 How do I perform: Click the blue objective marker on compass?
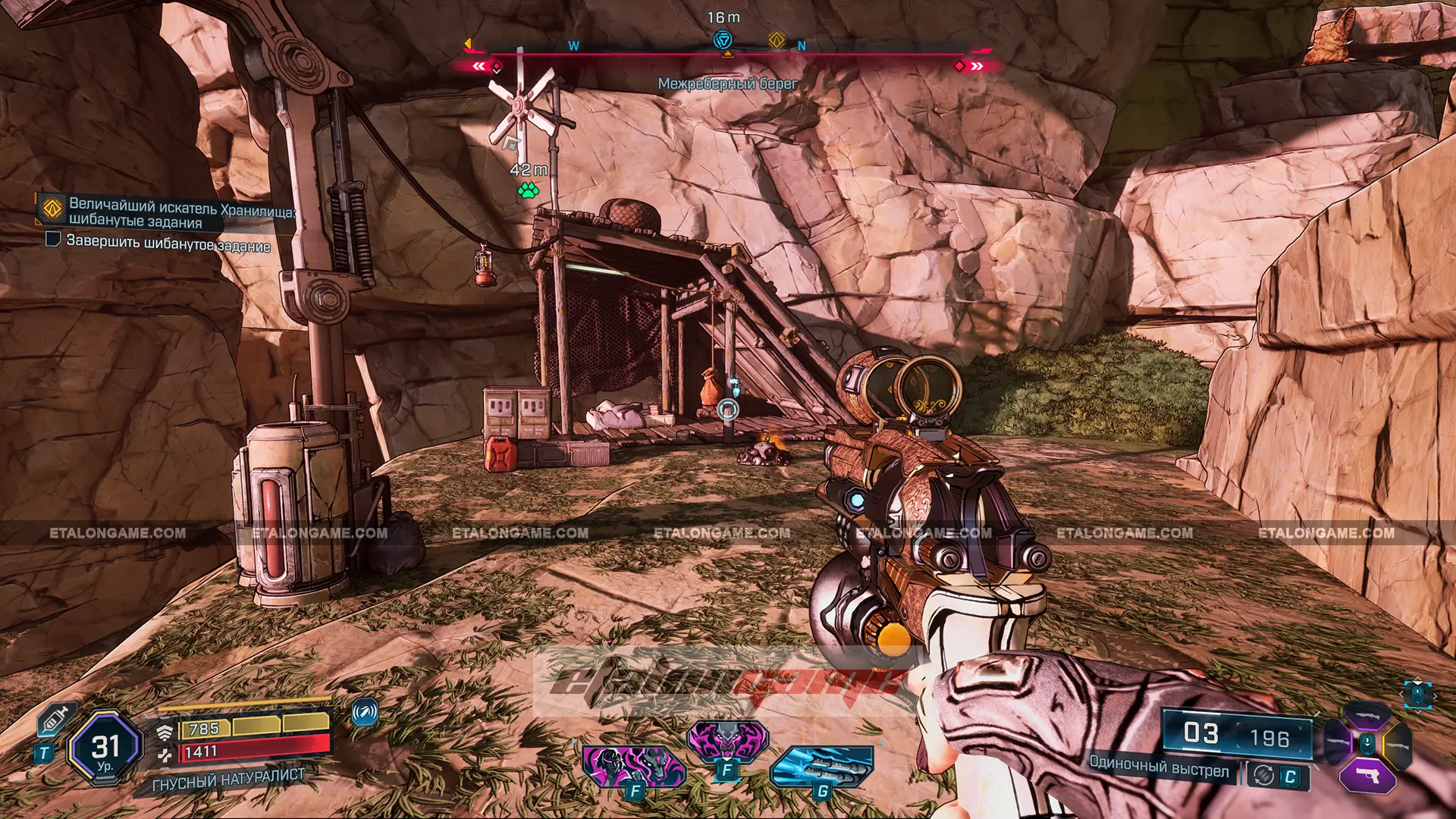pyautogui.click(x=723, y=40)
